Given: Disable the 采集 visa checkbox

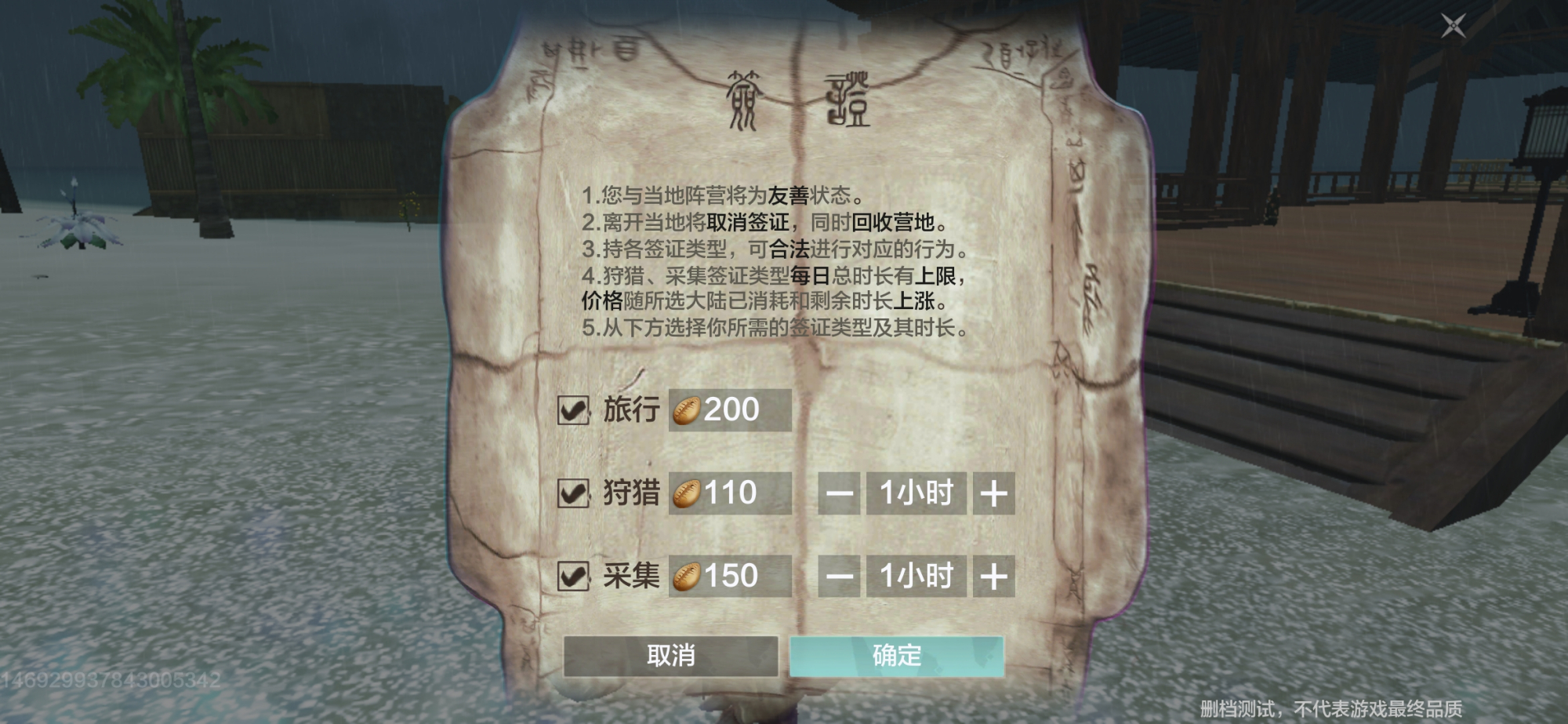Looking at the screenshot, I should point(572,577).
